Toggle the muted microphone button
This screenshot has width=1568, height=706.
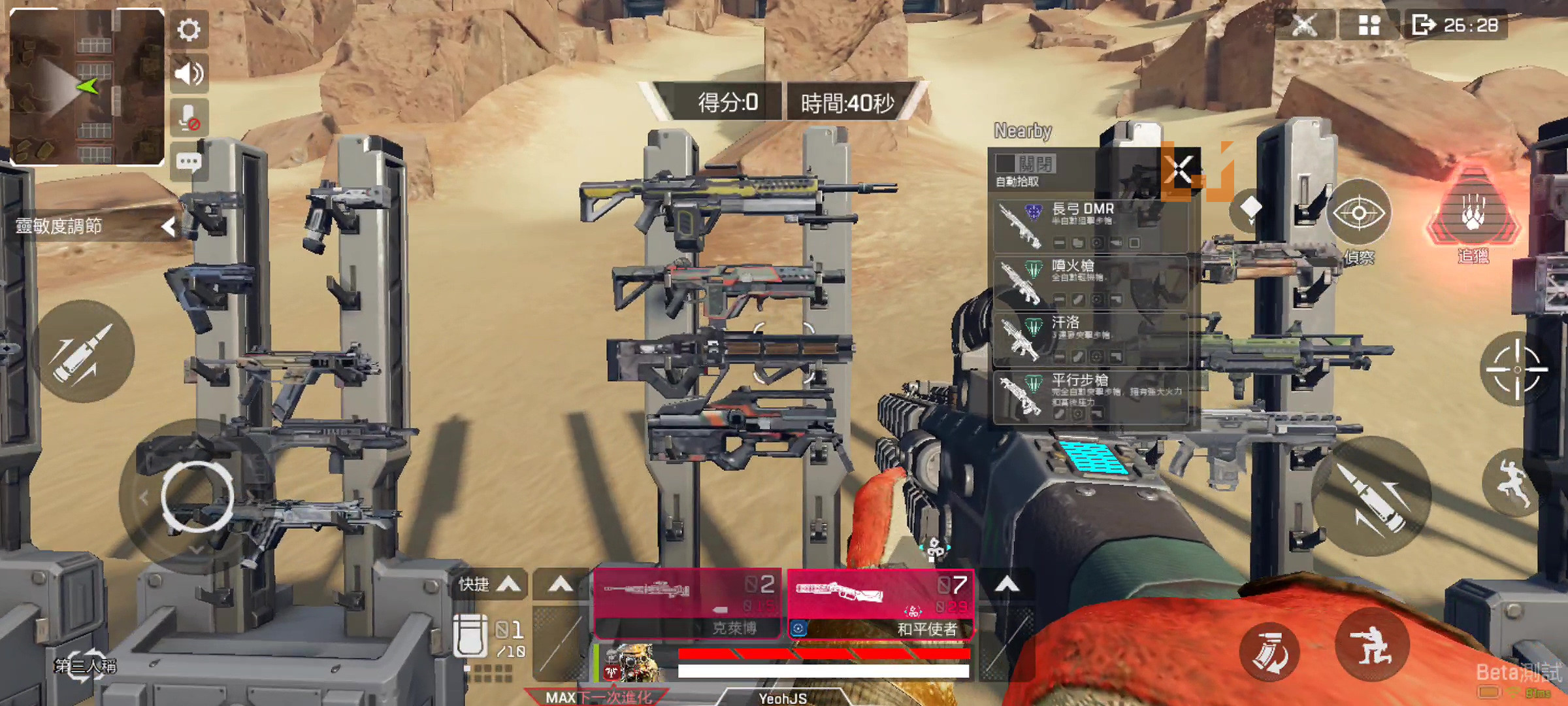coord(189,118)
